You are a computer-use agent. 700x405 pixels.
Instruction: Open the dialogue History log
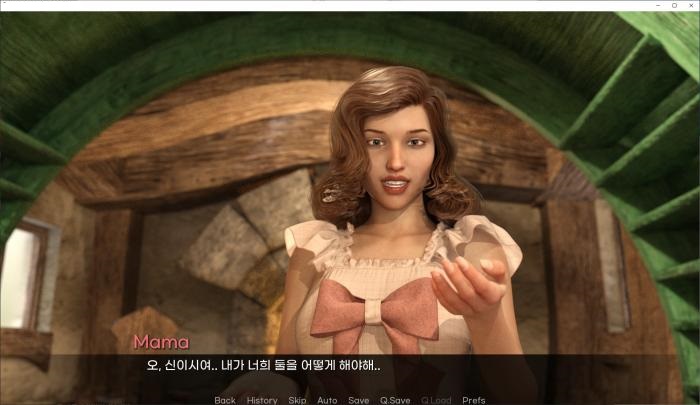click(262, 400)
